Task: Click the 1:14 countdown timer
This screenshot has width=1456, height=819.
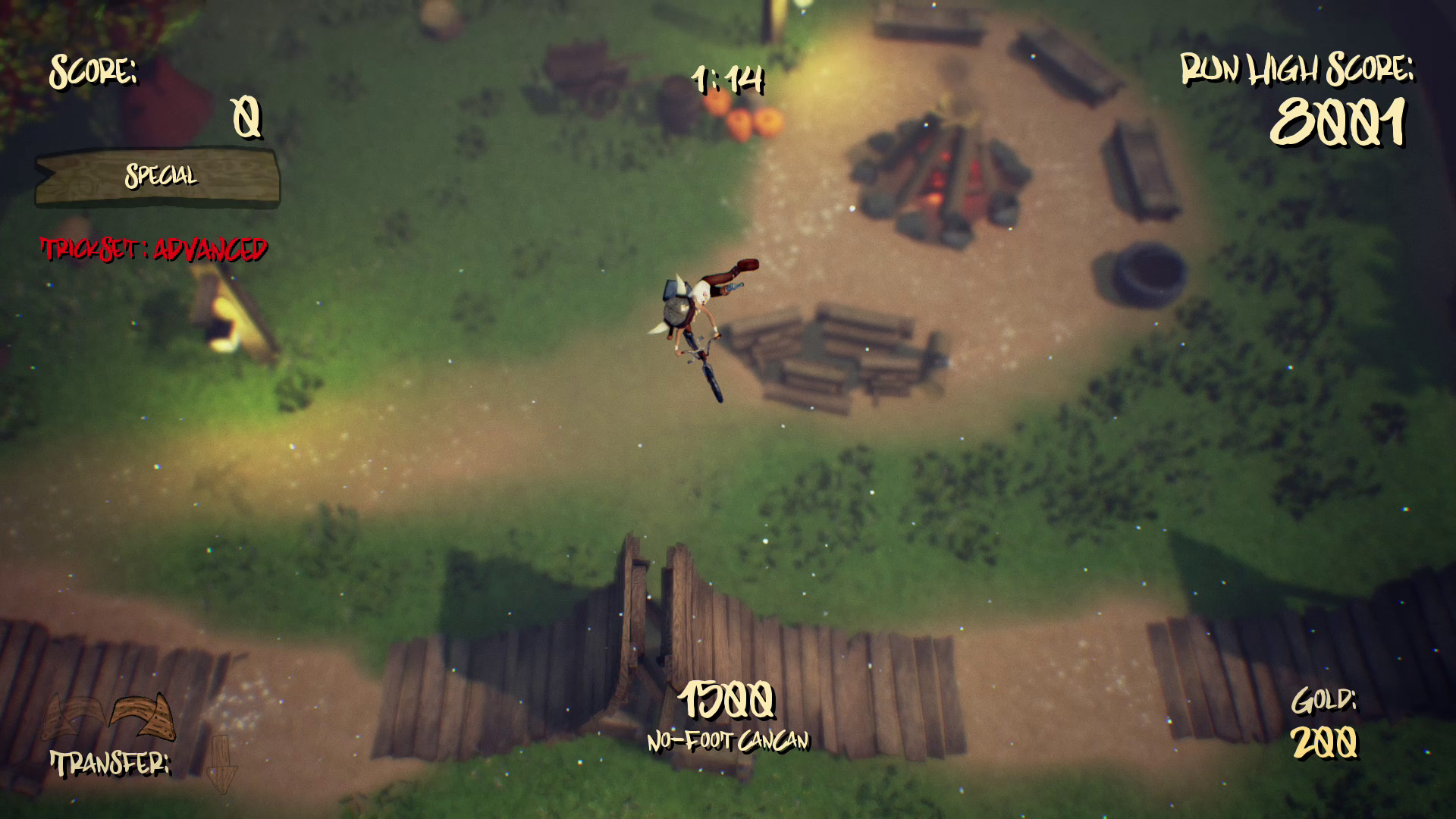Action: point(729,79)
